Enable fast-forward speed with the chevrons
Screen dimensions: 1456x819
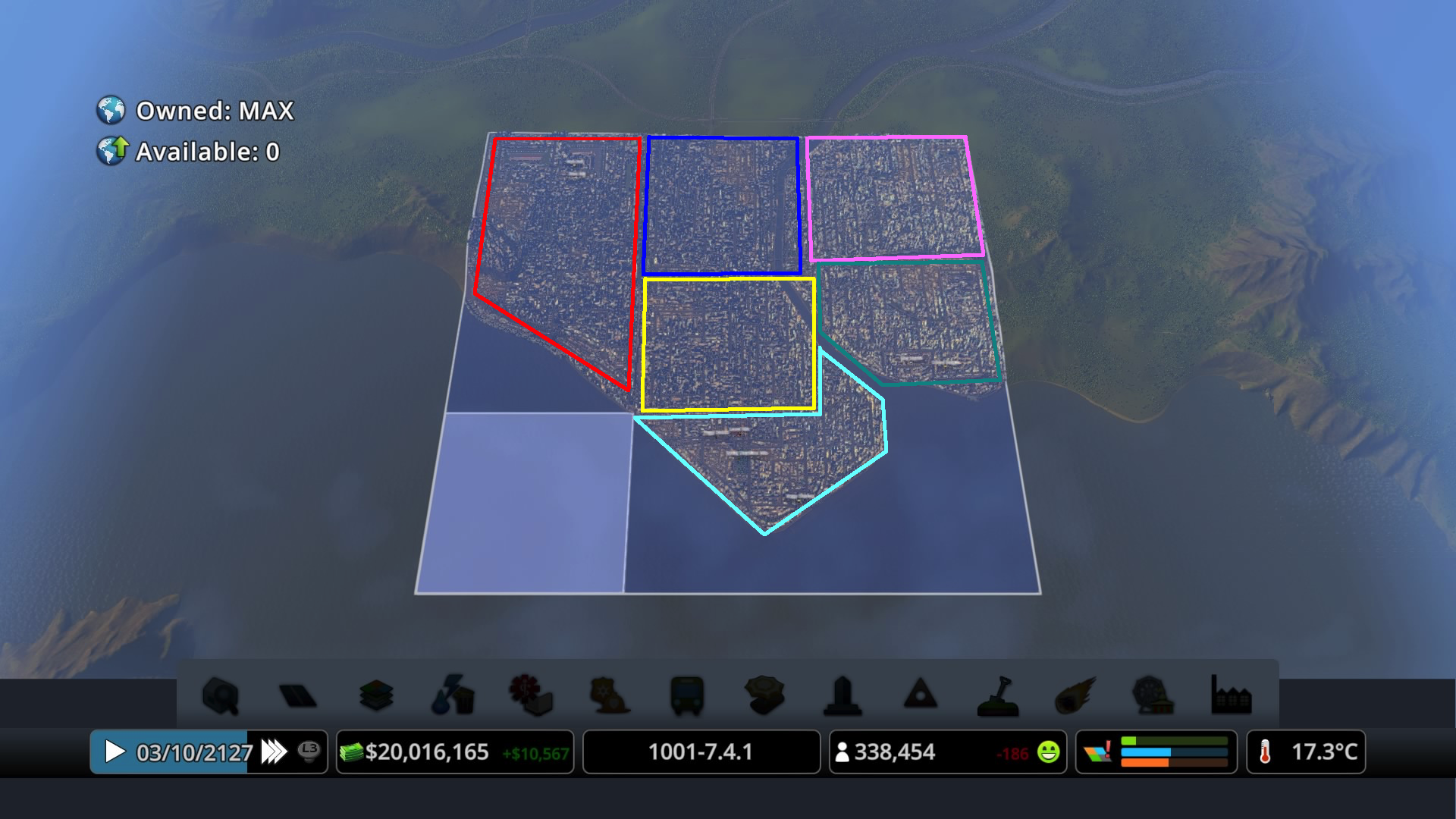(273, 752)
